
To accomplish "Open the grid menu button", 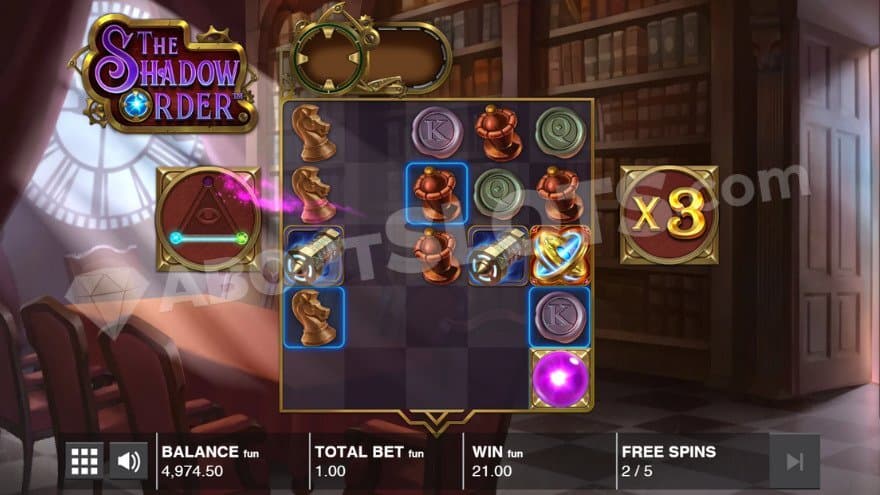I will pos(84,461).
